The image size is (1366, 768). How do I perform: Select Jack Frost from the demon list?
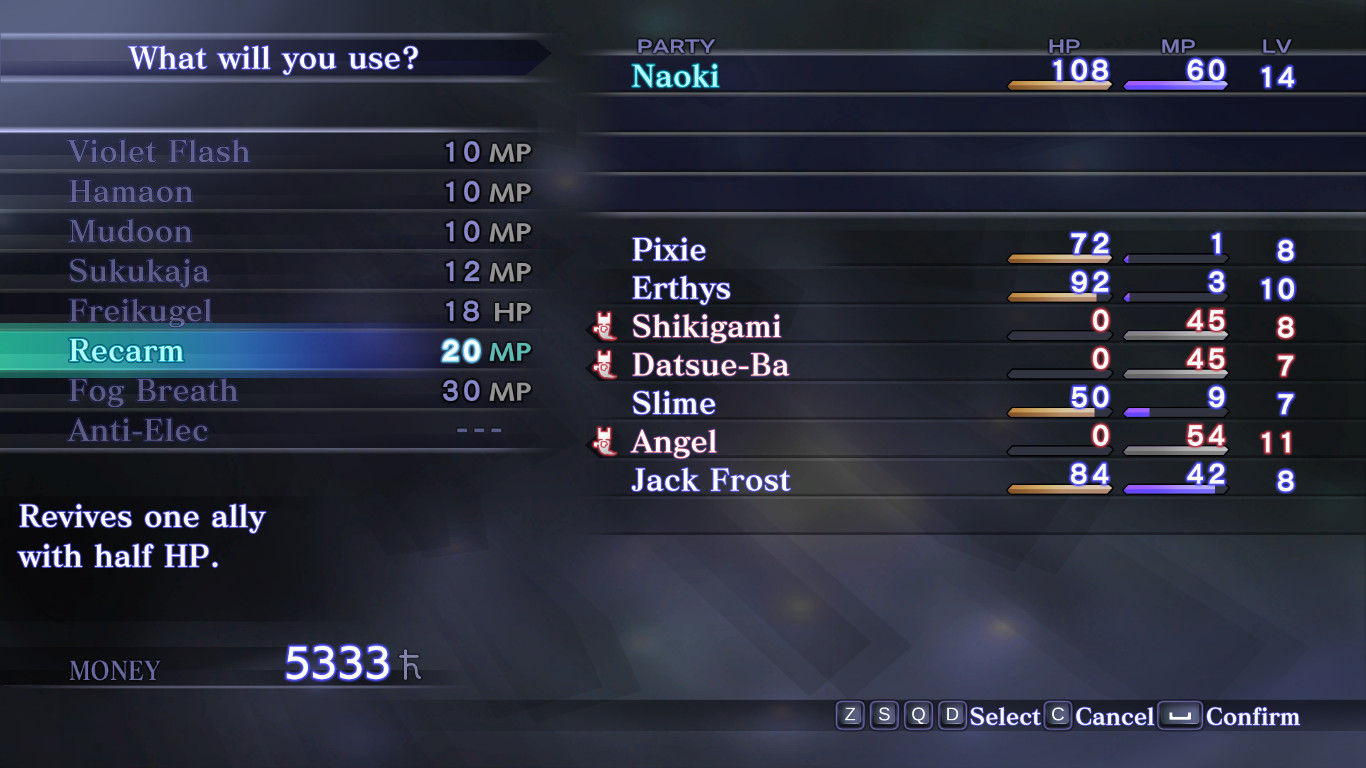coord(710,480)
